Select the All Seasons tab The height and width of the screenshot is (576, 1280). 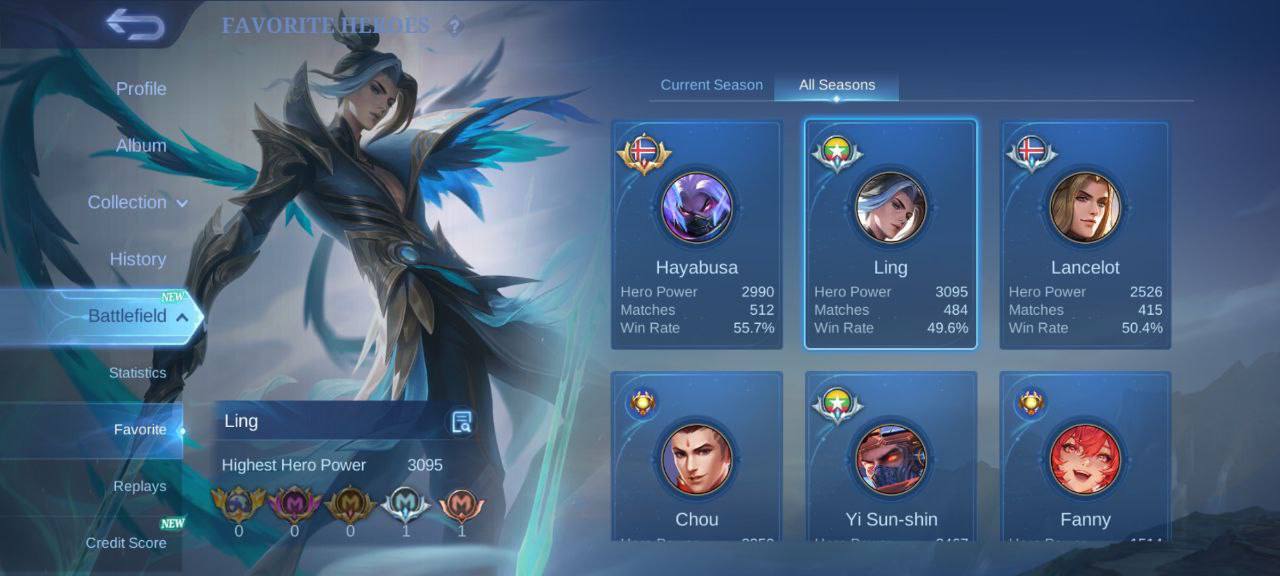[x=836, y=85]
